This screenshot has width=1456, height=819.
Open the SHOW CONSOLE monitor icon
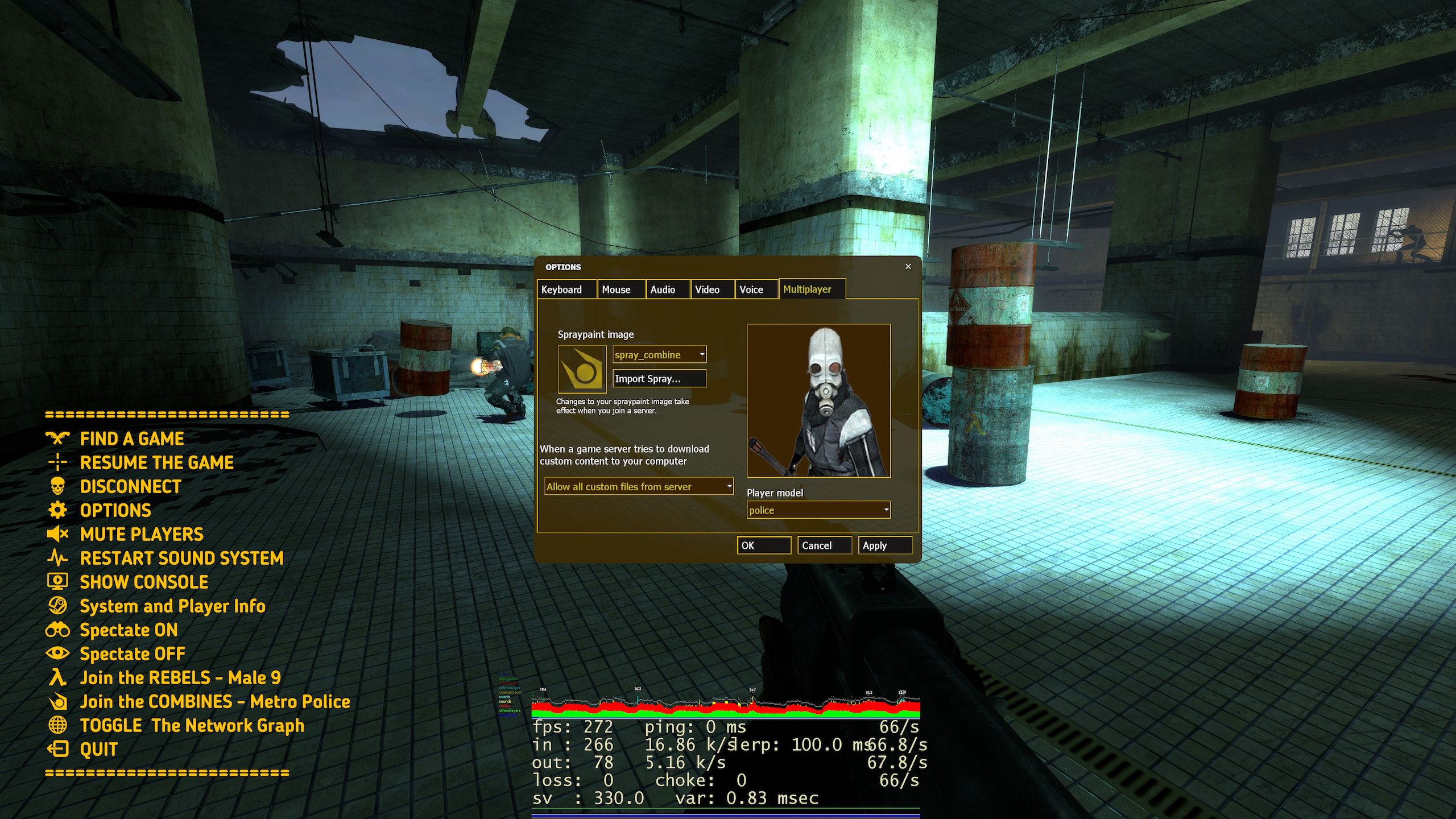pos(57,582)
